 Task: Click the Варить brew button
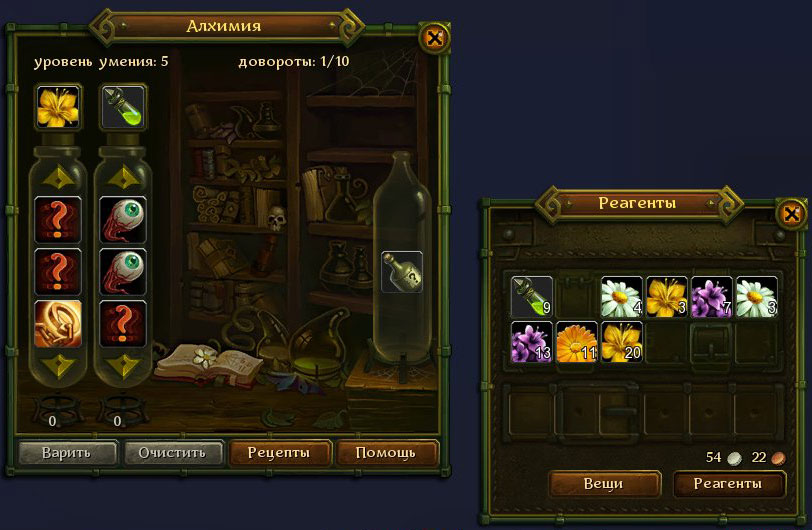(x=67, y=452)
